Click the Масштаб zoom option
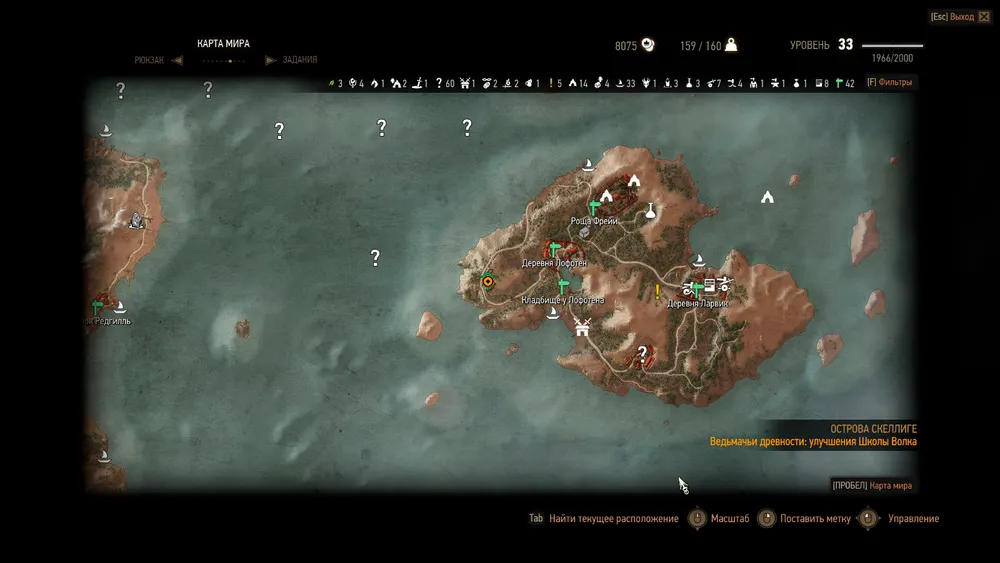Image resolution: width=1000 pixels, height=563 pixels. click(730, 519)
